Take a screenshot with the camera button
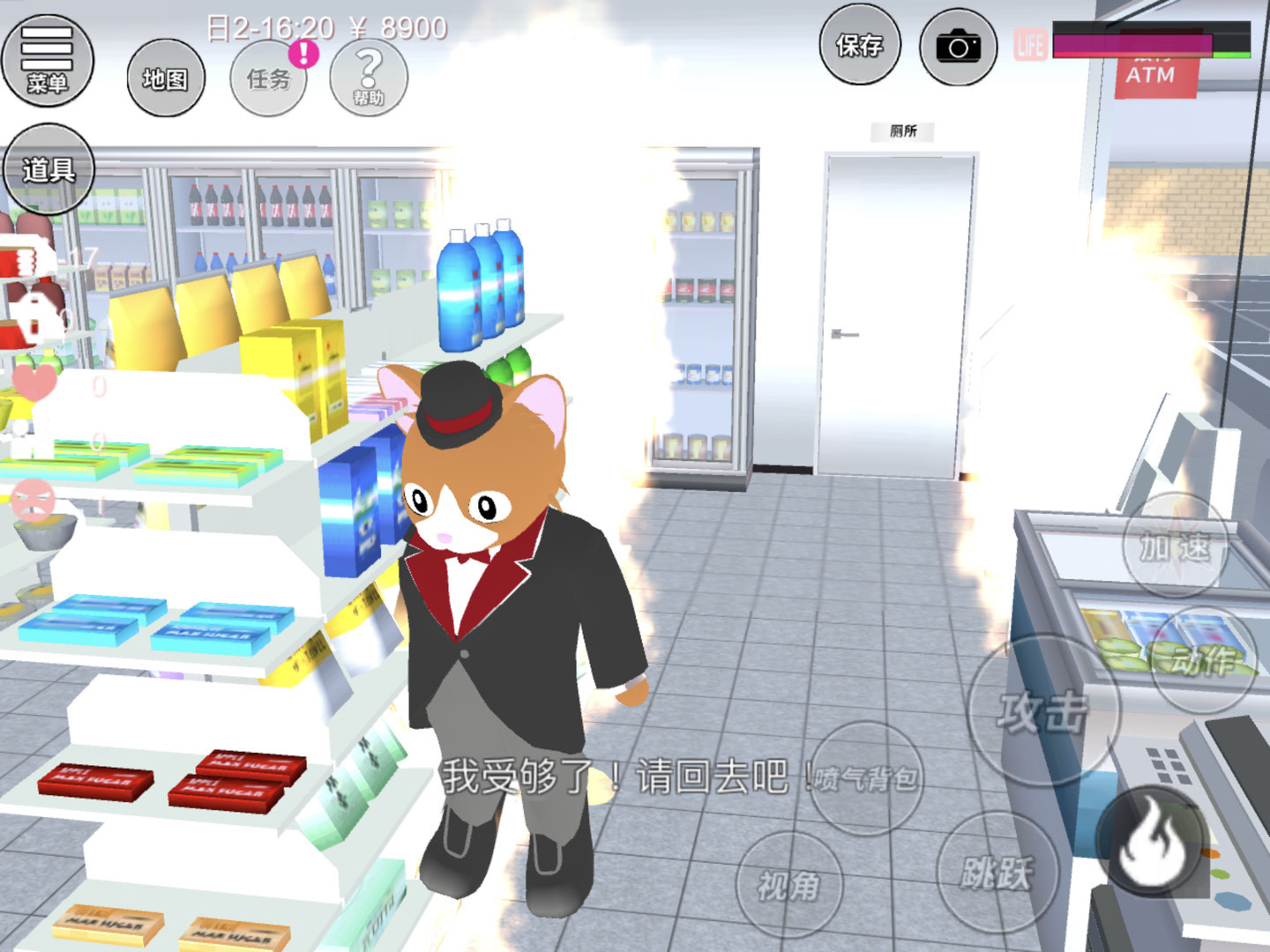1270x952 pixels. [x=958, y=47]
